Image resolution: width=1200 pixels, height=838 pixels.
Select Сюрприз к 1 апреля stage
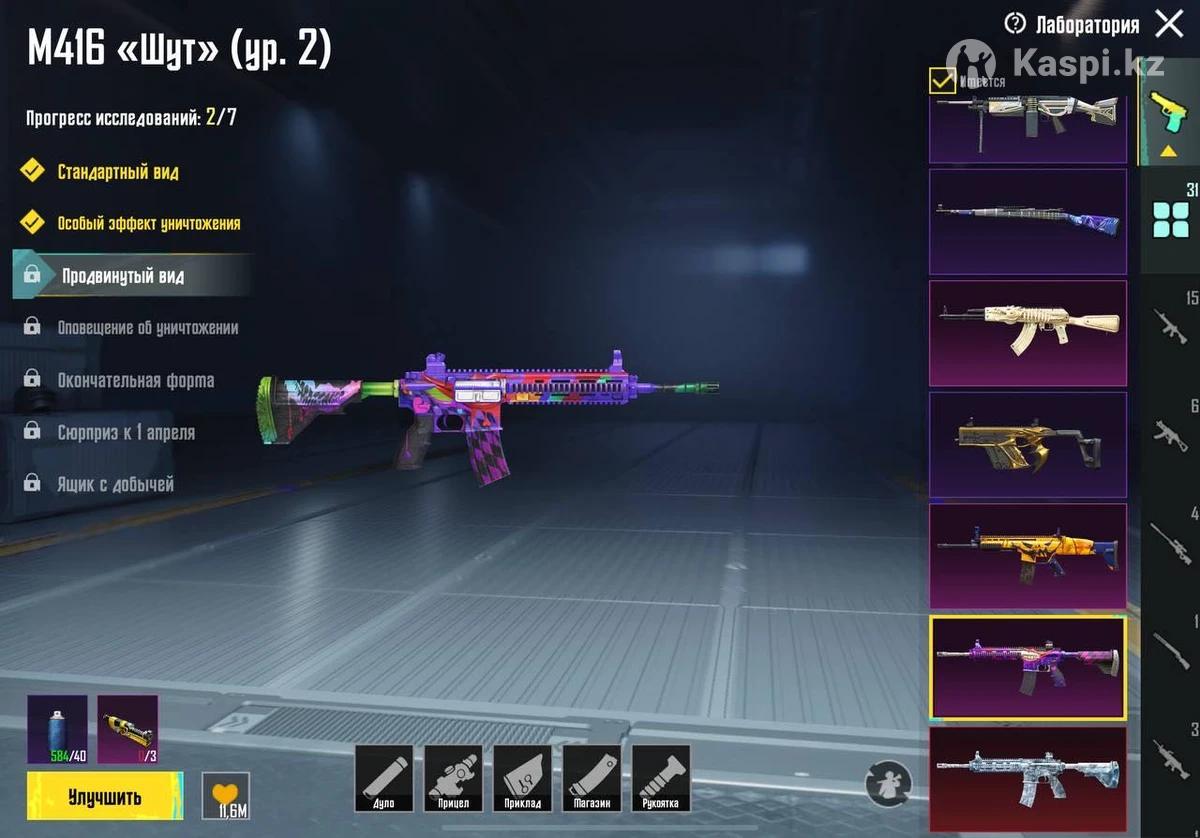tap(125, 433)
